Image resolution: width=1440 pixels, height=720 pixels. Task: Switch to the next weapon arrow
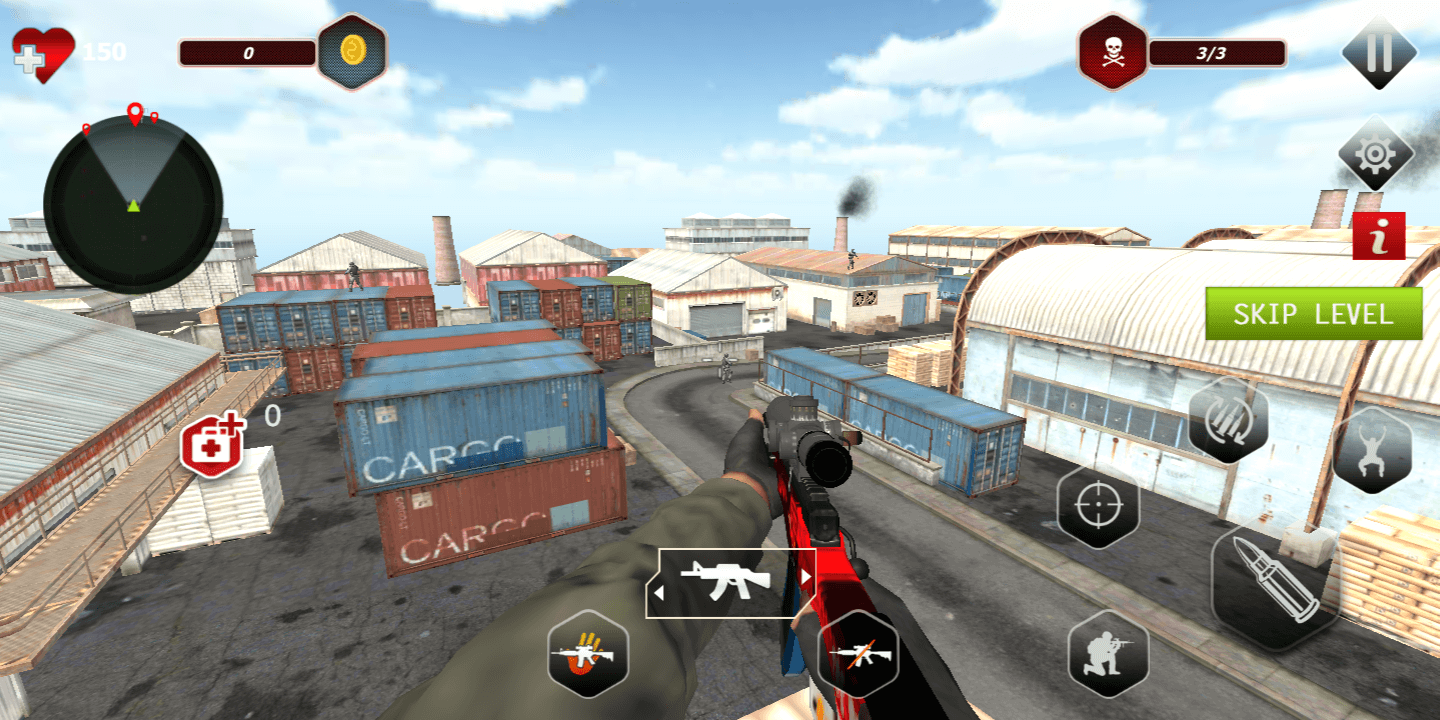[x=805, y=578]
